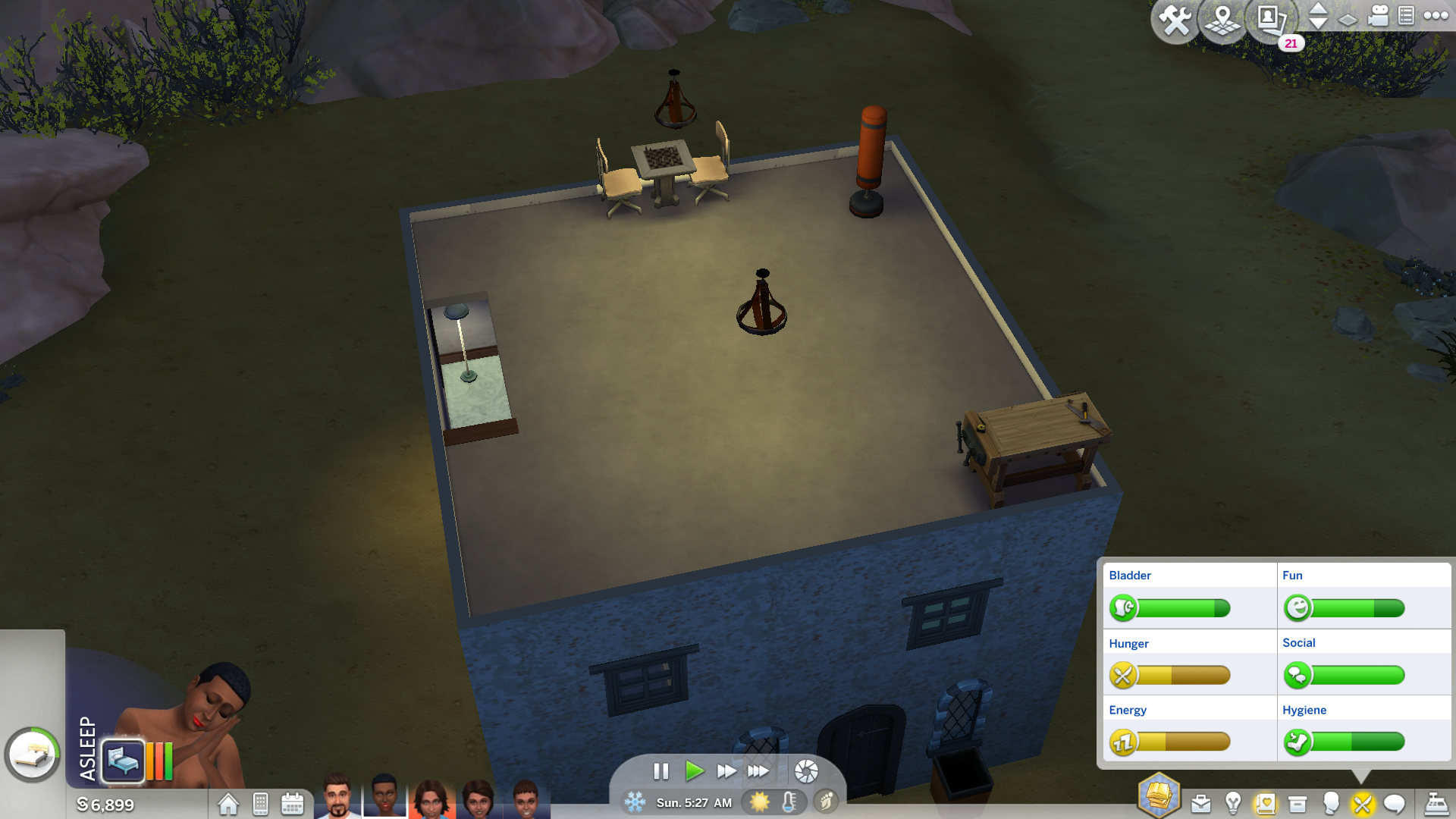This screenshot has height=819, width=1456.
Task: Play at normal speed
Action: (x=694, y=771)
